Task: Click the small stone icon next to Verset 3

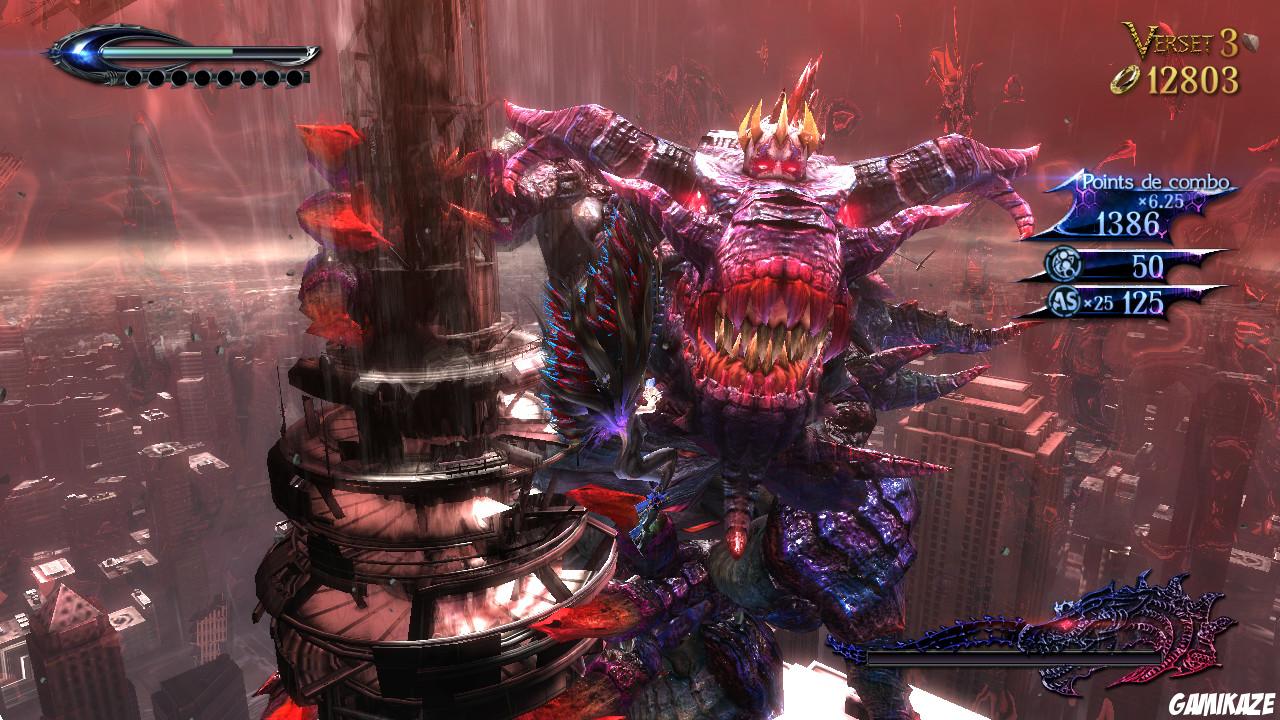Action: coord(1249,42)
